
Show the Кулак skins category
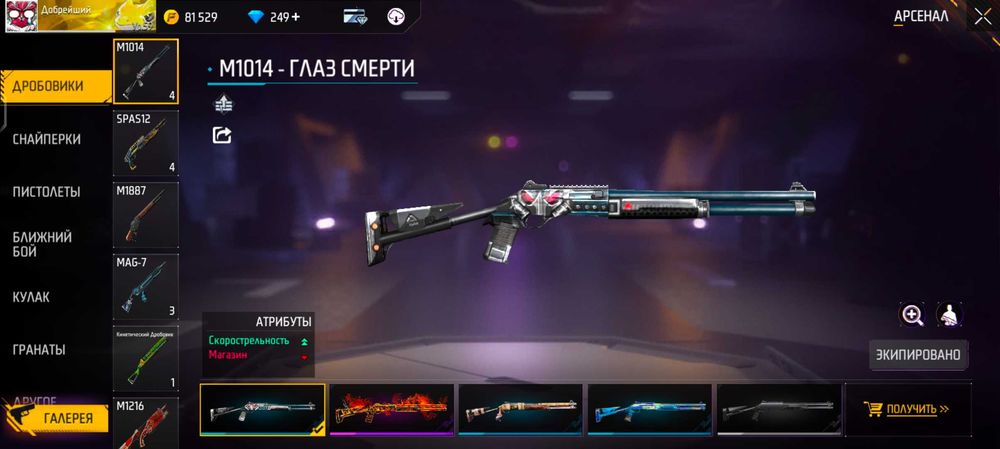(31, 297)
